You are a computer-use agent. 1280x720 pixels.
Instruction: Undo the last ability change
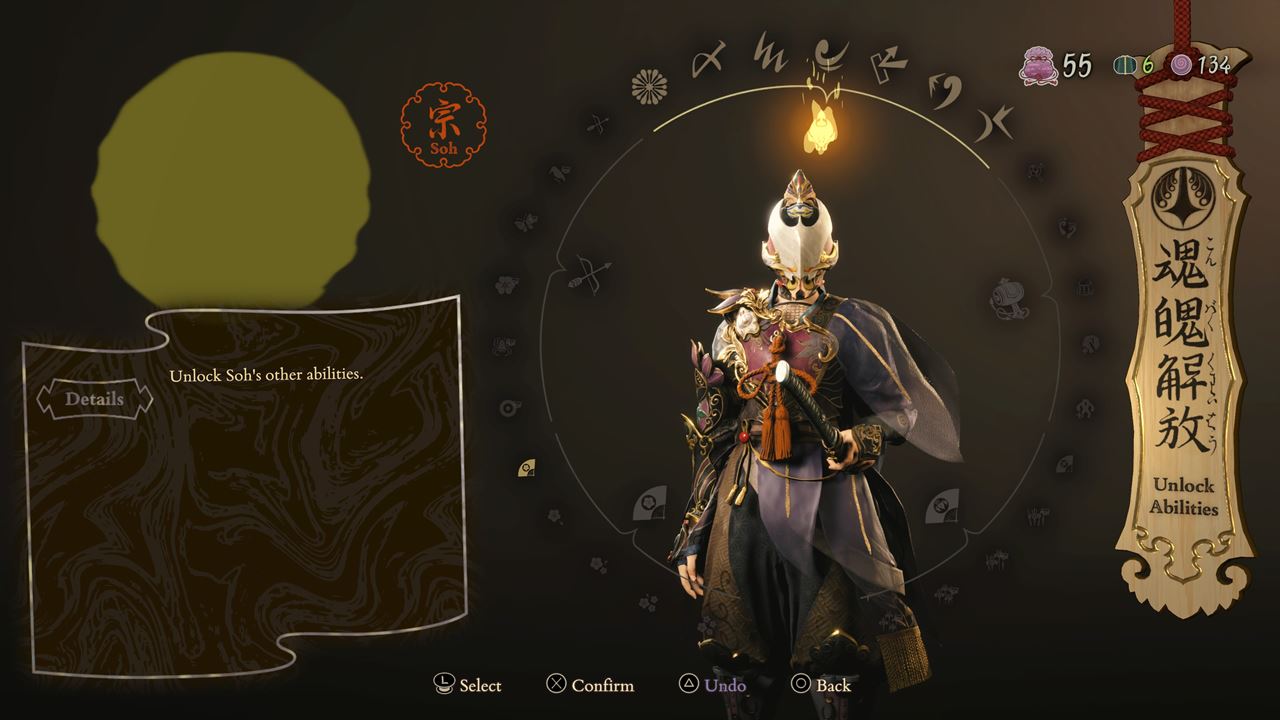713,685
